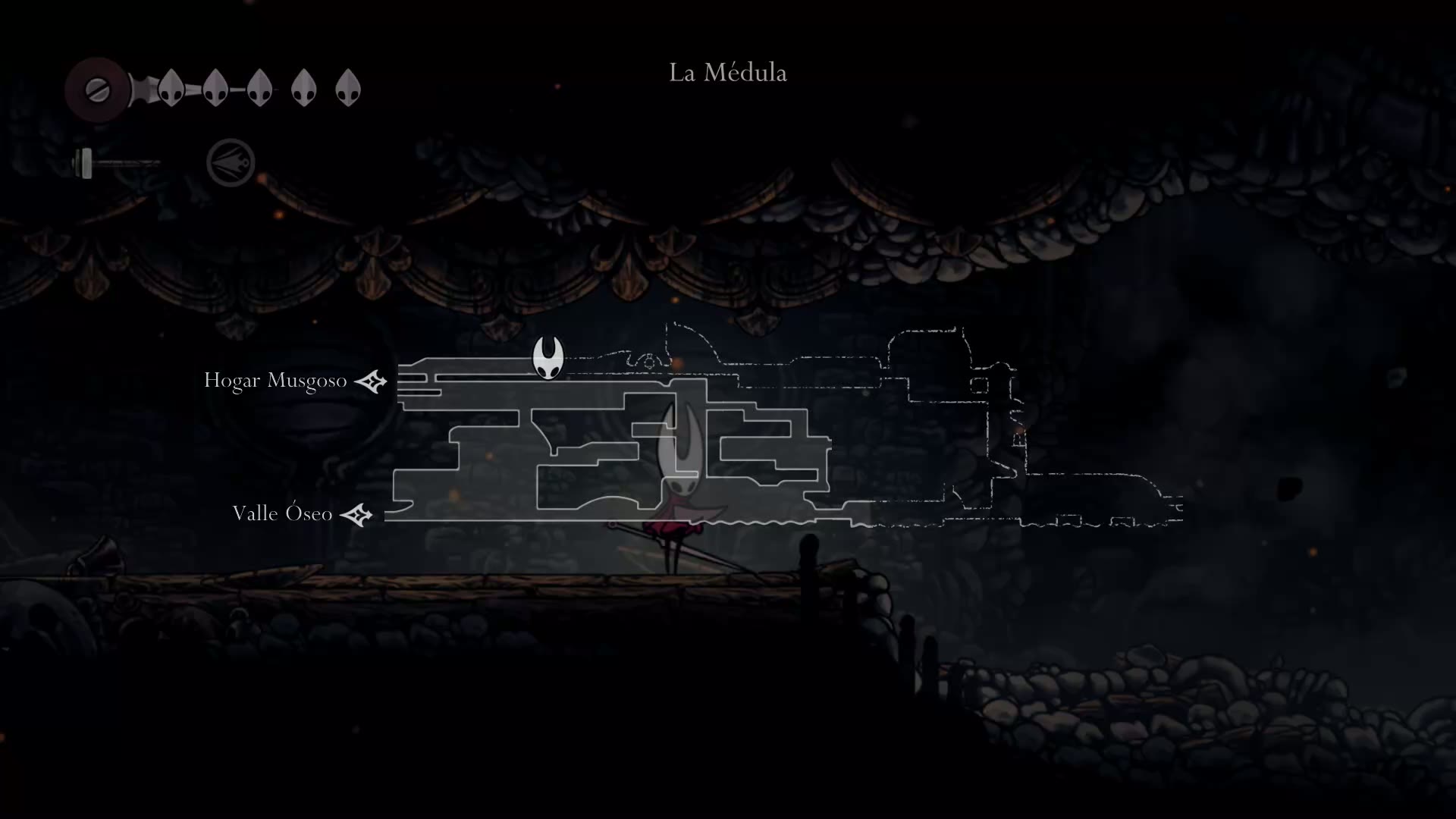Click the silk spool icon
This screenshot has width=1456, height=819.
click(x=97, y=90)
